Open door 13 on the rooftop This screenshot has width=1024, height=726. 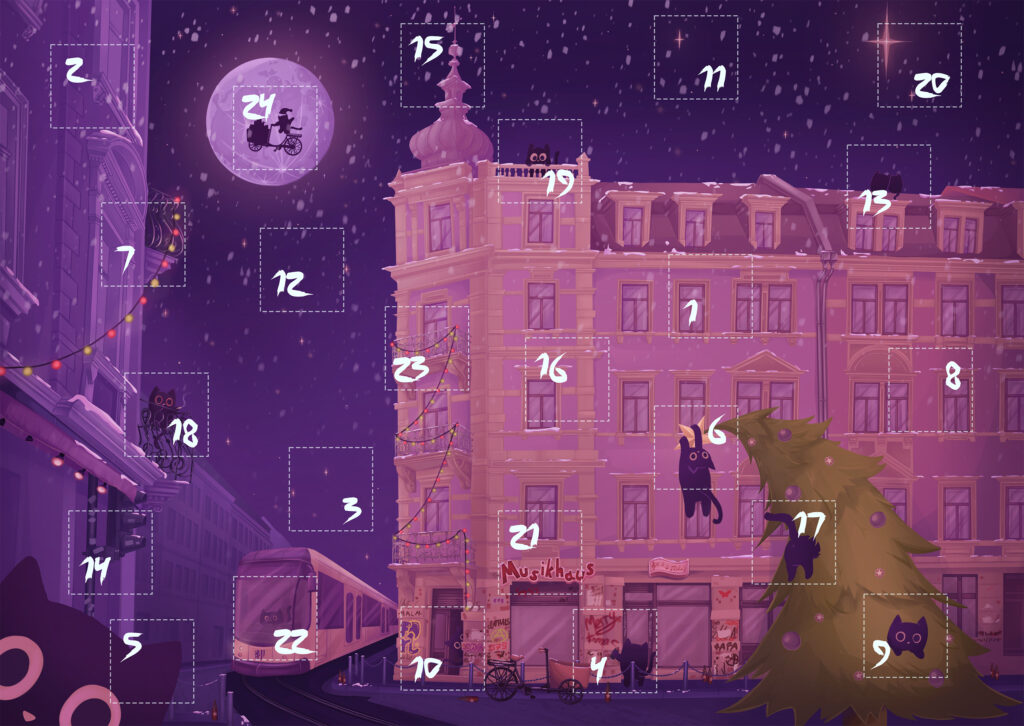(x=888, y=187)
